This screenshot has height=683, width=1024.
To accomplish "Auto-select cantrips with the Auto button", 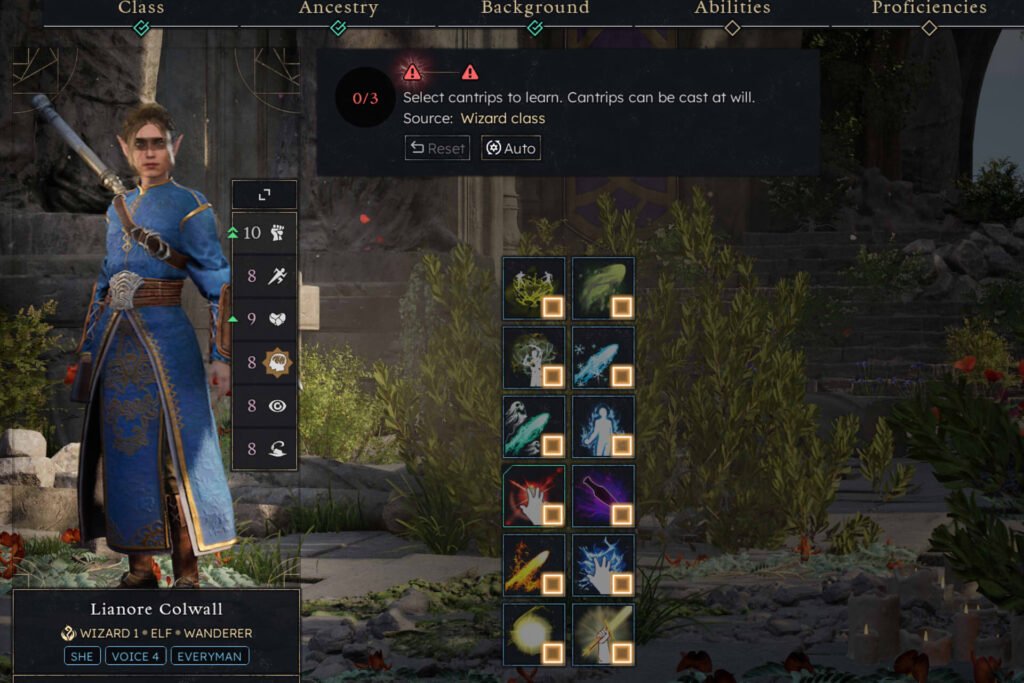I will (511, 148).
